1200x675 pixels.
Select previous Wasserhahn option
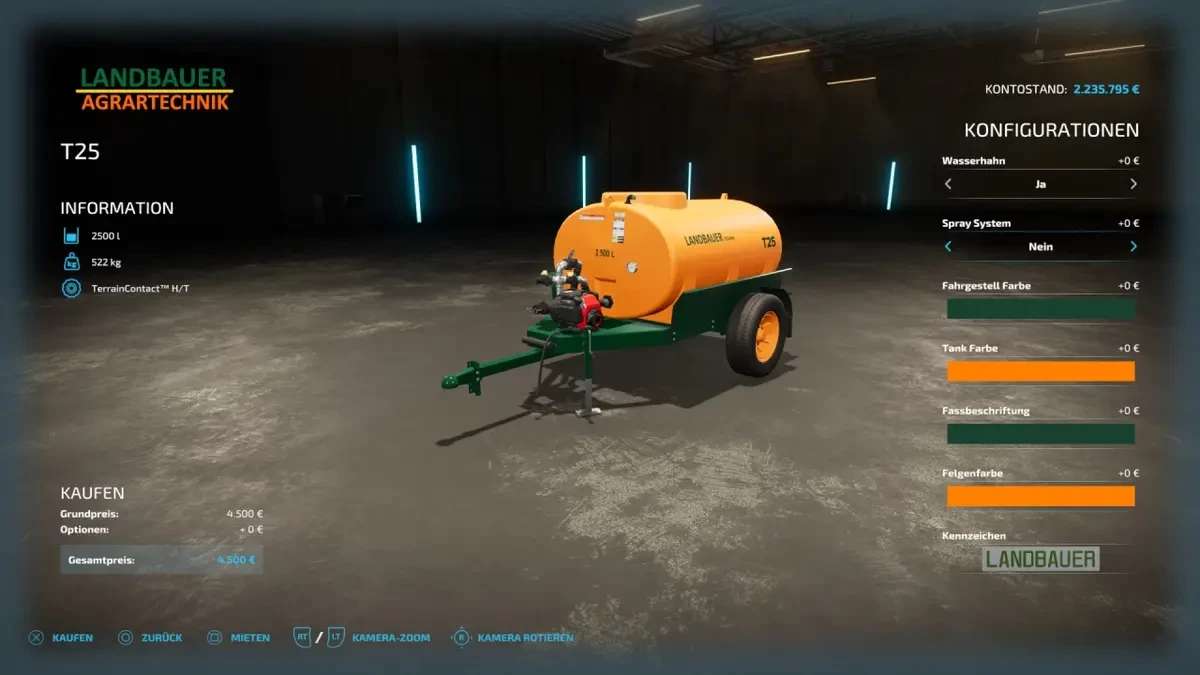click(948, 184)
